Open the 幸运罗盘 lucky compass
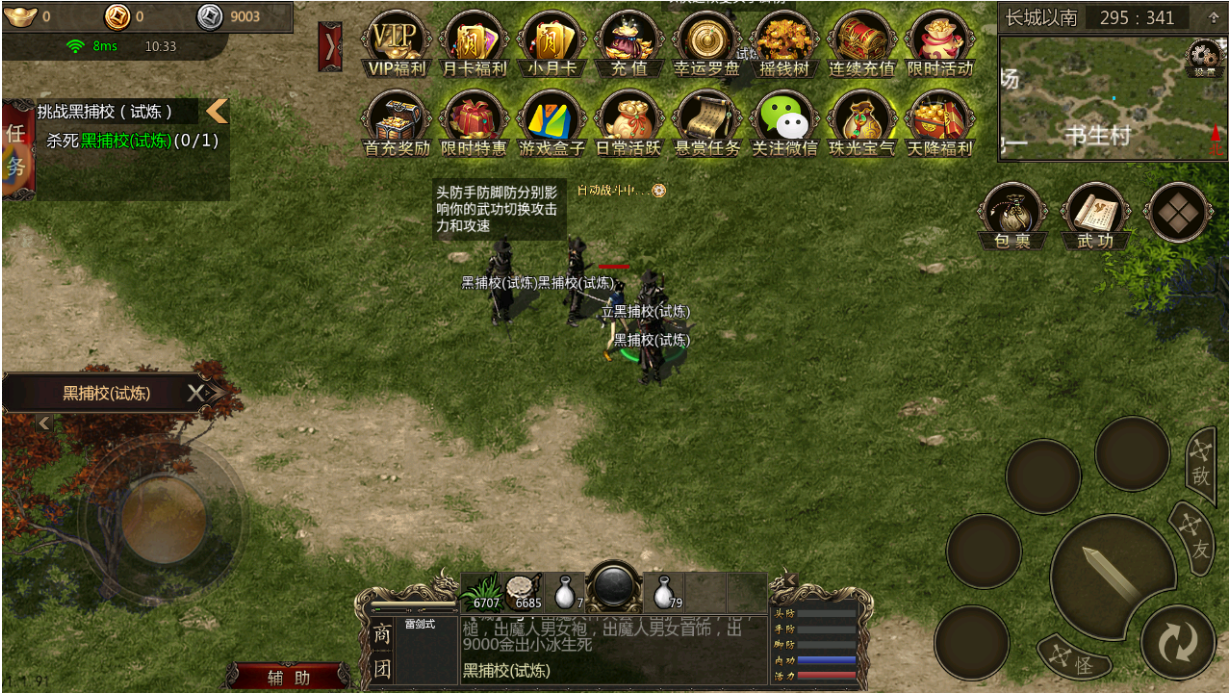Screen dimensions: 1230x695 point(706,44)
